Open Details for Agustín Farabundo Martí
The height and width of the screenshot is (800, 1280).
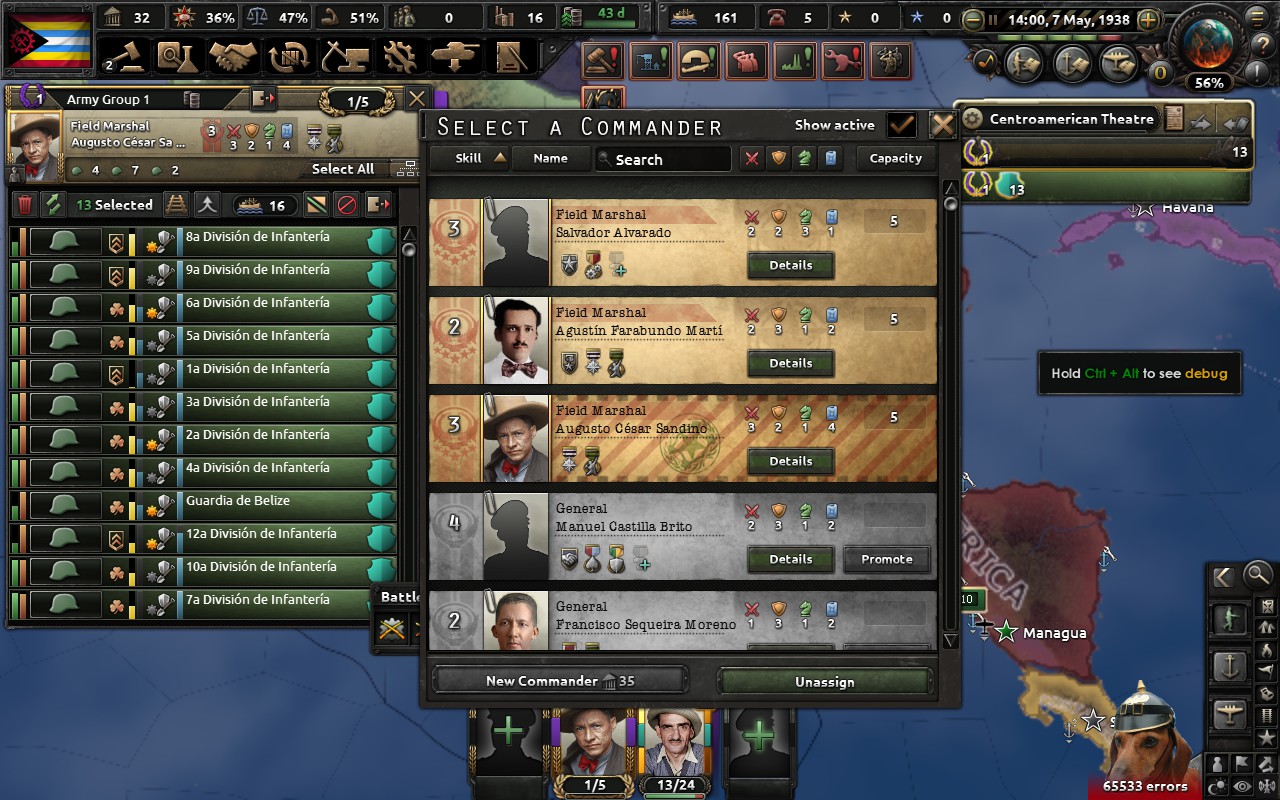[790, 363]
